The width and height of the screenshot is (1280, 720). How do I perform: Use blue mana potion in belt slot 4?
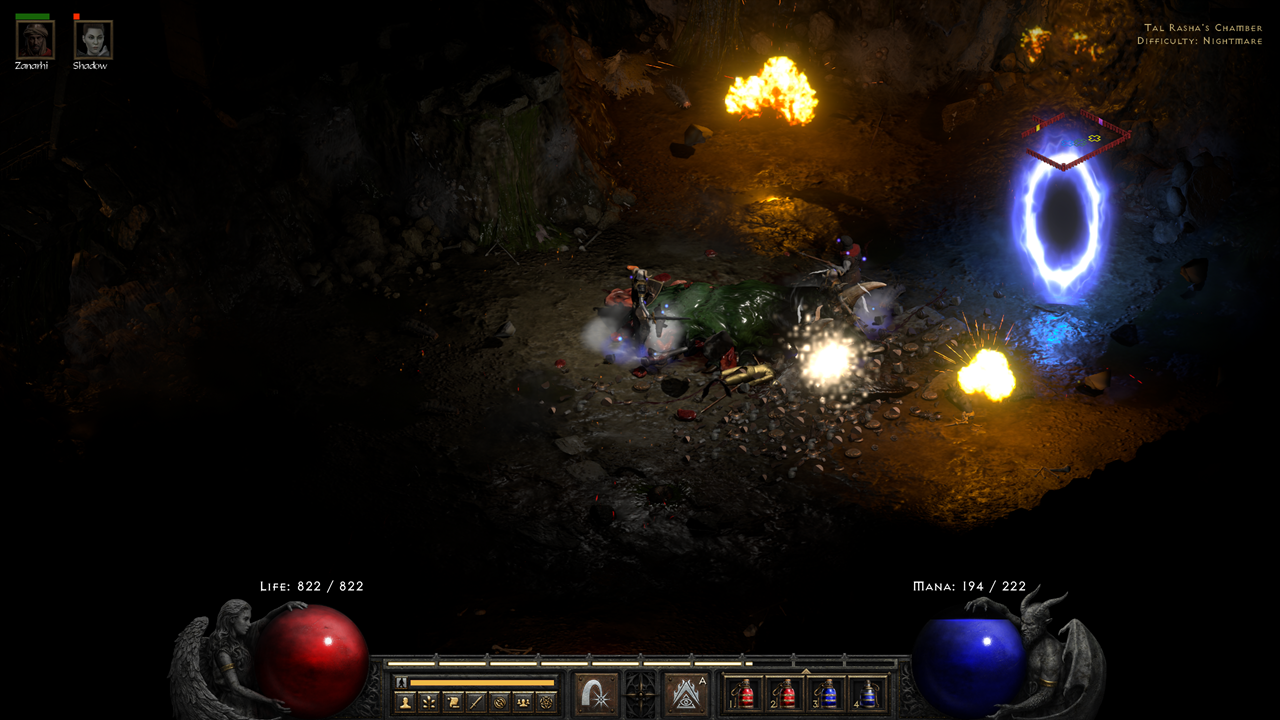point(868,694)
